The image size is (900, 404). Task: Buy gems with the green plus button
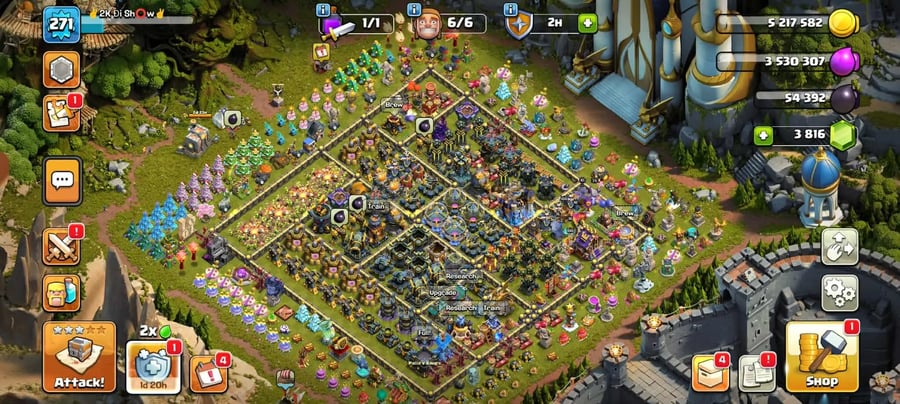tap(765, 135)
